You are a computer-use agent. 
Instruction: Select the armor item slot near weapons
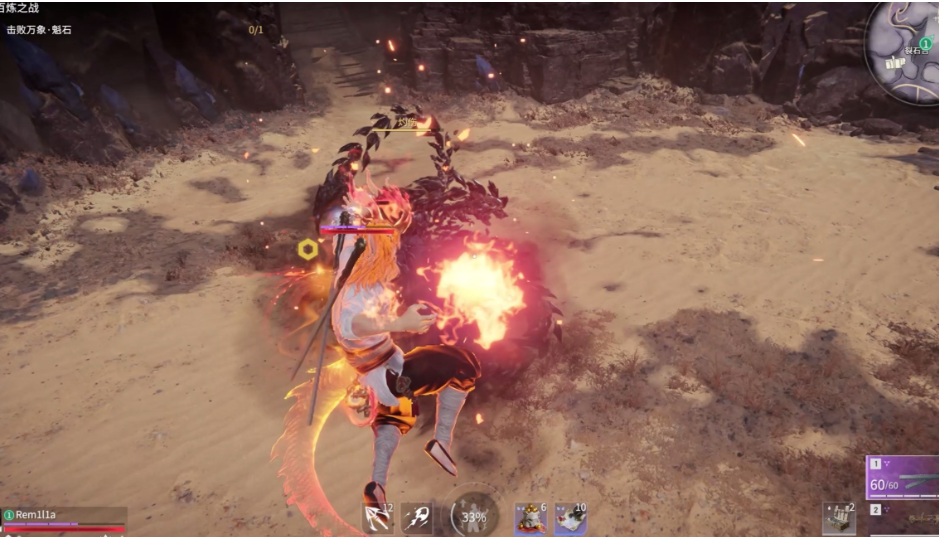838,517
